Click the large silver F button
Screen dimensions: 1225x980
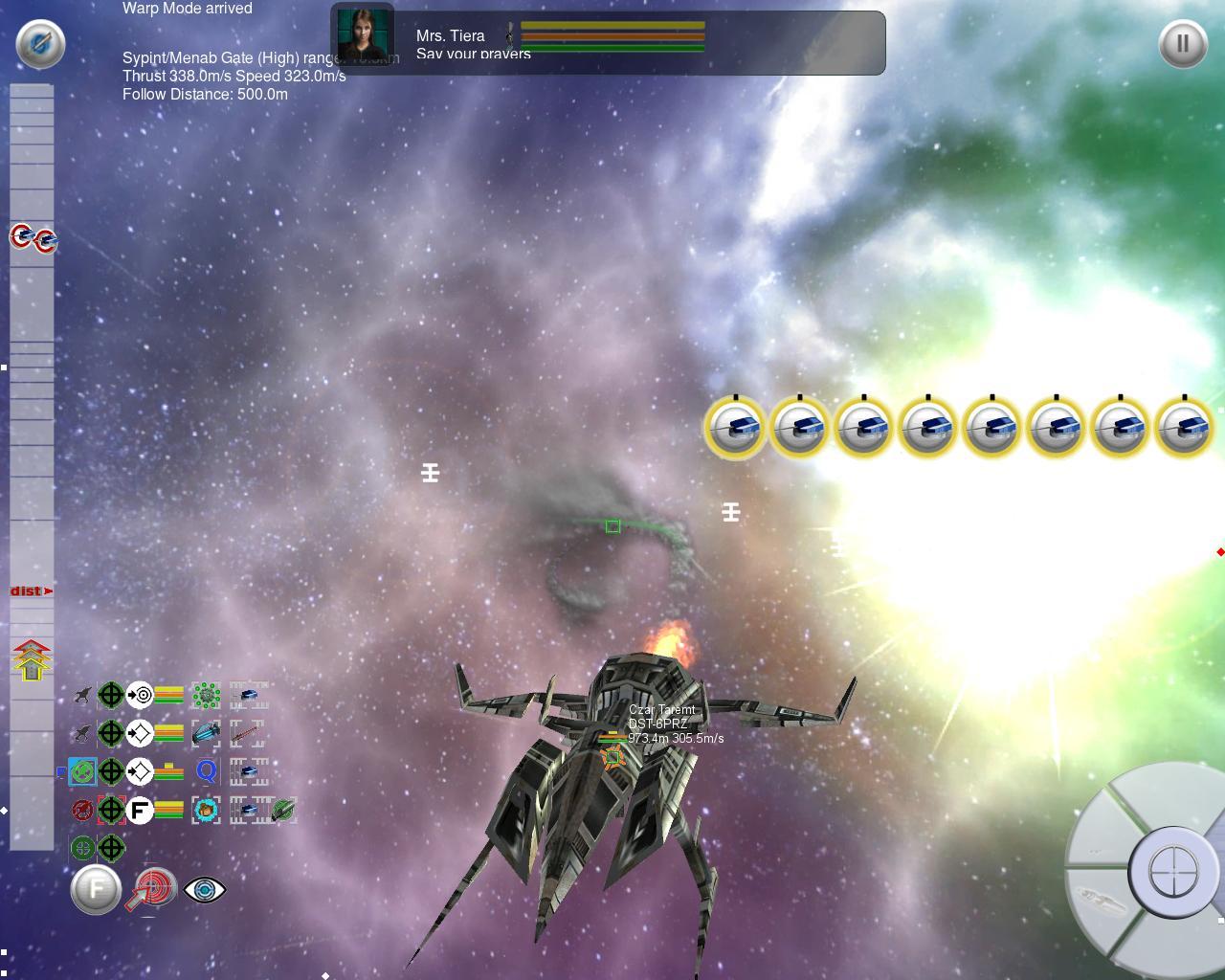[x=96, y=890]
